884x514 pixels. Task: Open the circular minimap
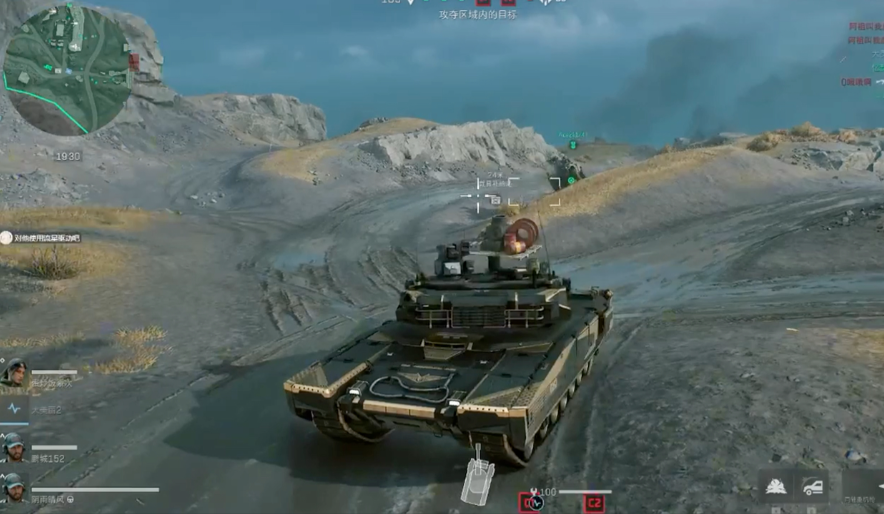click(x=69, y=68)
